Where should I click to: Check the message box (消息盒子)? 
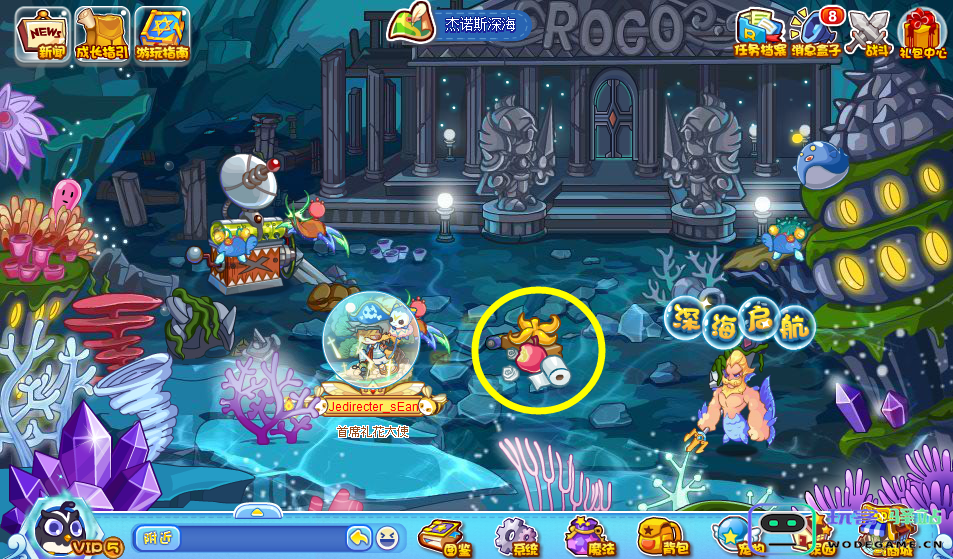(815, 32)
